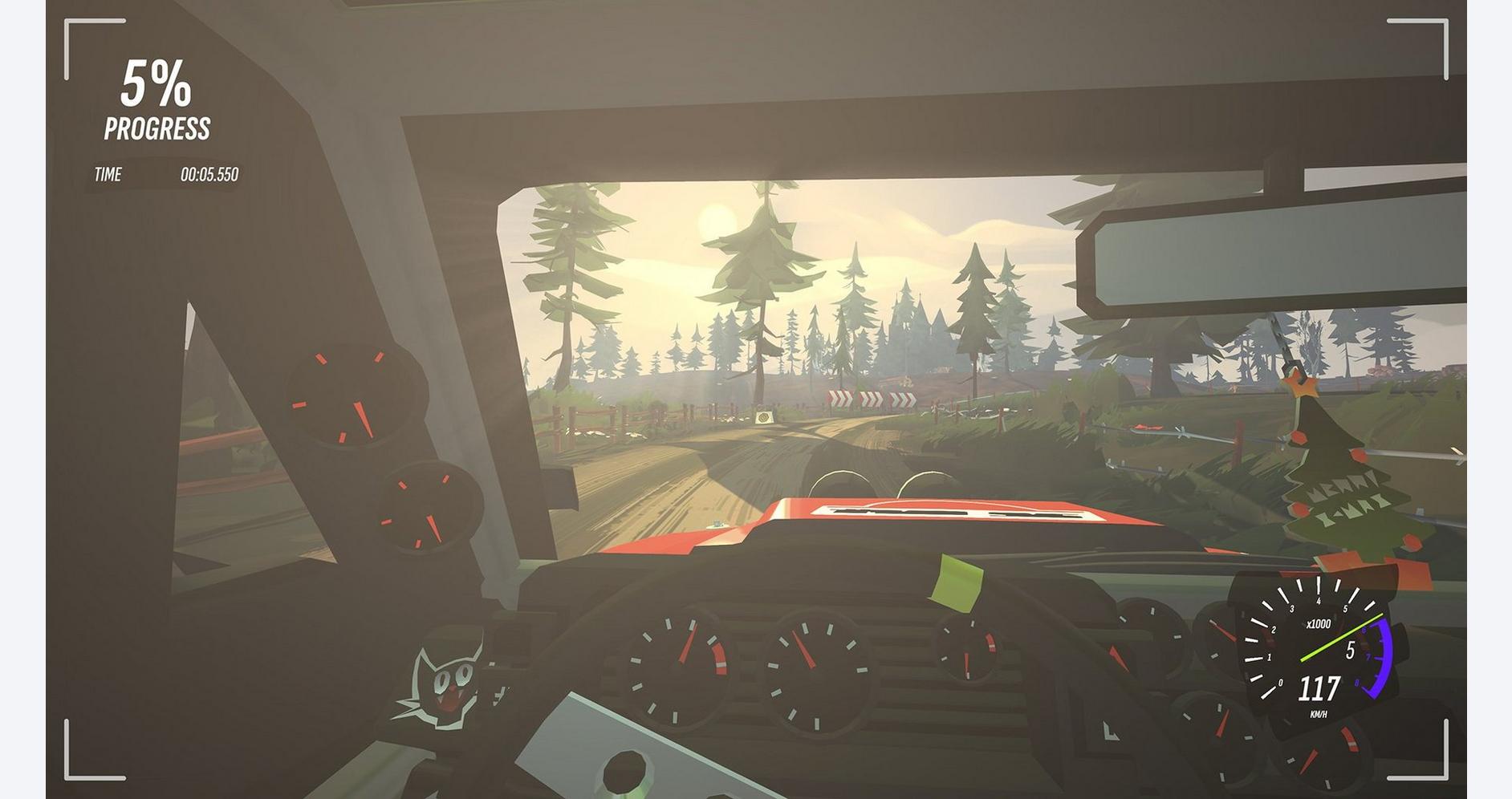Select the PROGRESS heading
The image size is (1512, 799).
coord(157,126)
